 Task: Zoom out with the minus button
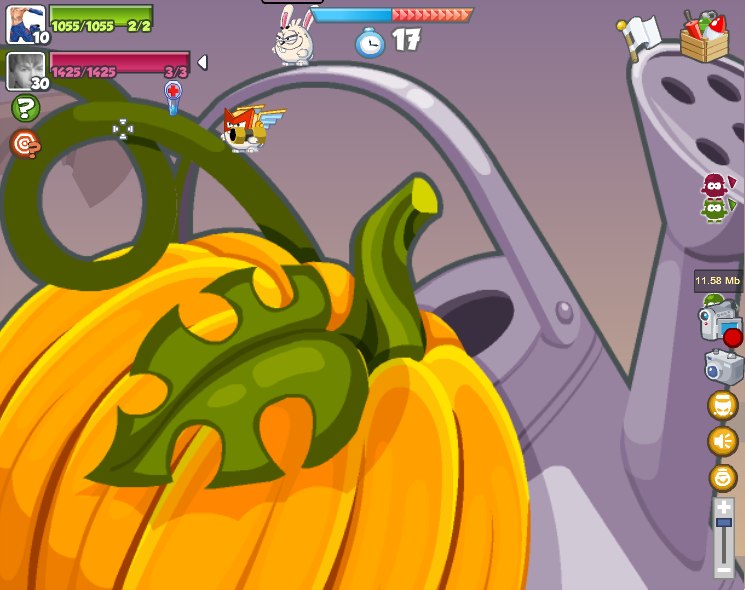coord(723,570)
